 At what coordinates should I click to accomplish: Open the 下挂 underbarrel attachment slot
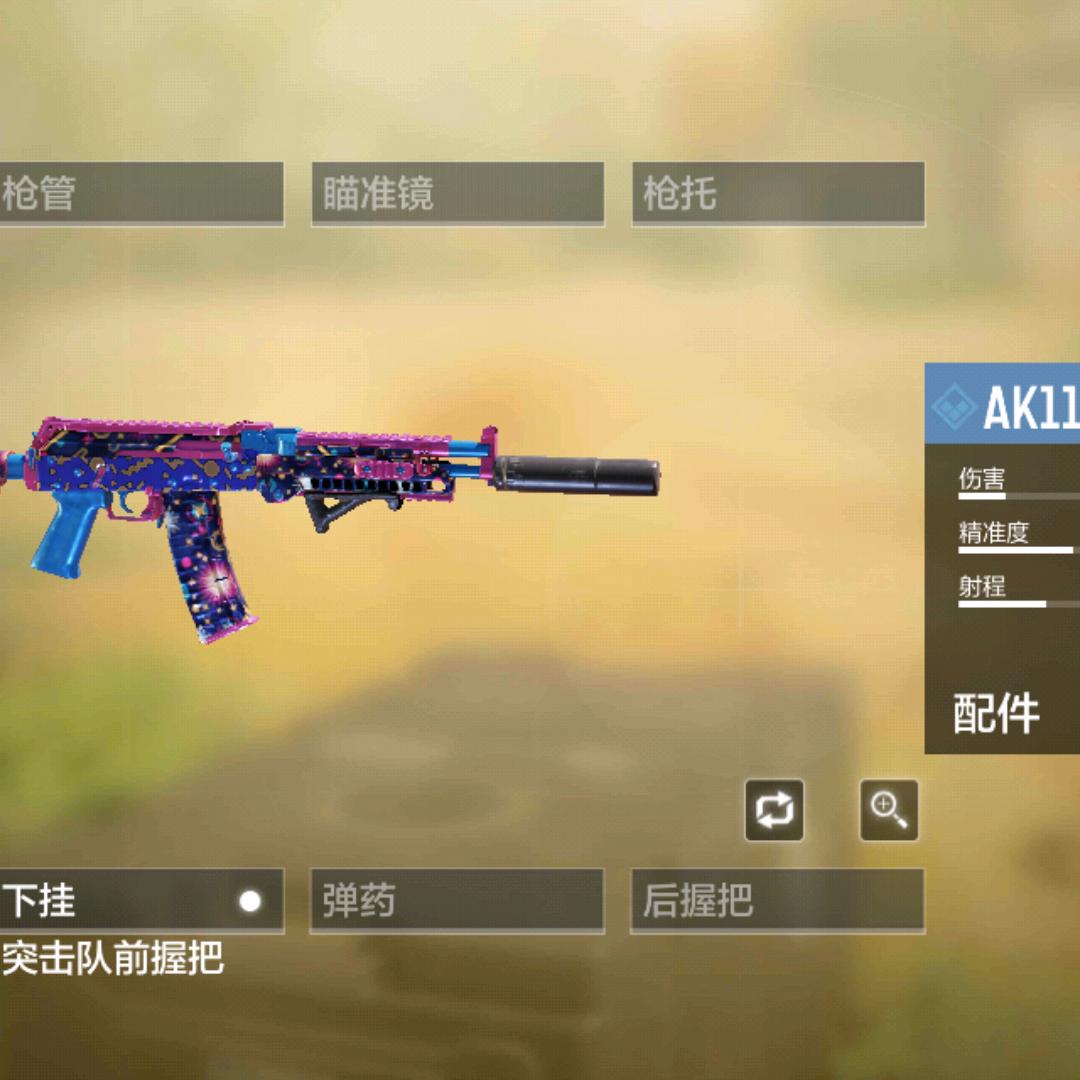(x=140, y=901)
